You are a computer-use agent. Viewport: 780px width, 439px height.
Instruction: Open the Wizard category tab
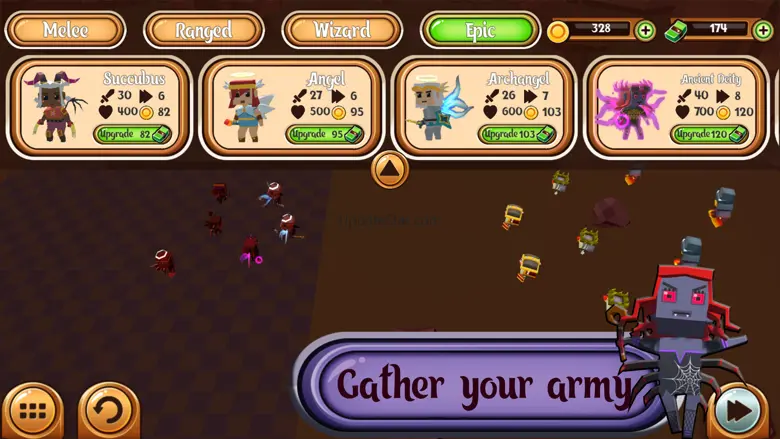click(x=342, y=29)
